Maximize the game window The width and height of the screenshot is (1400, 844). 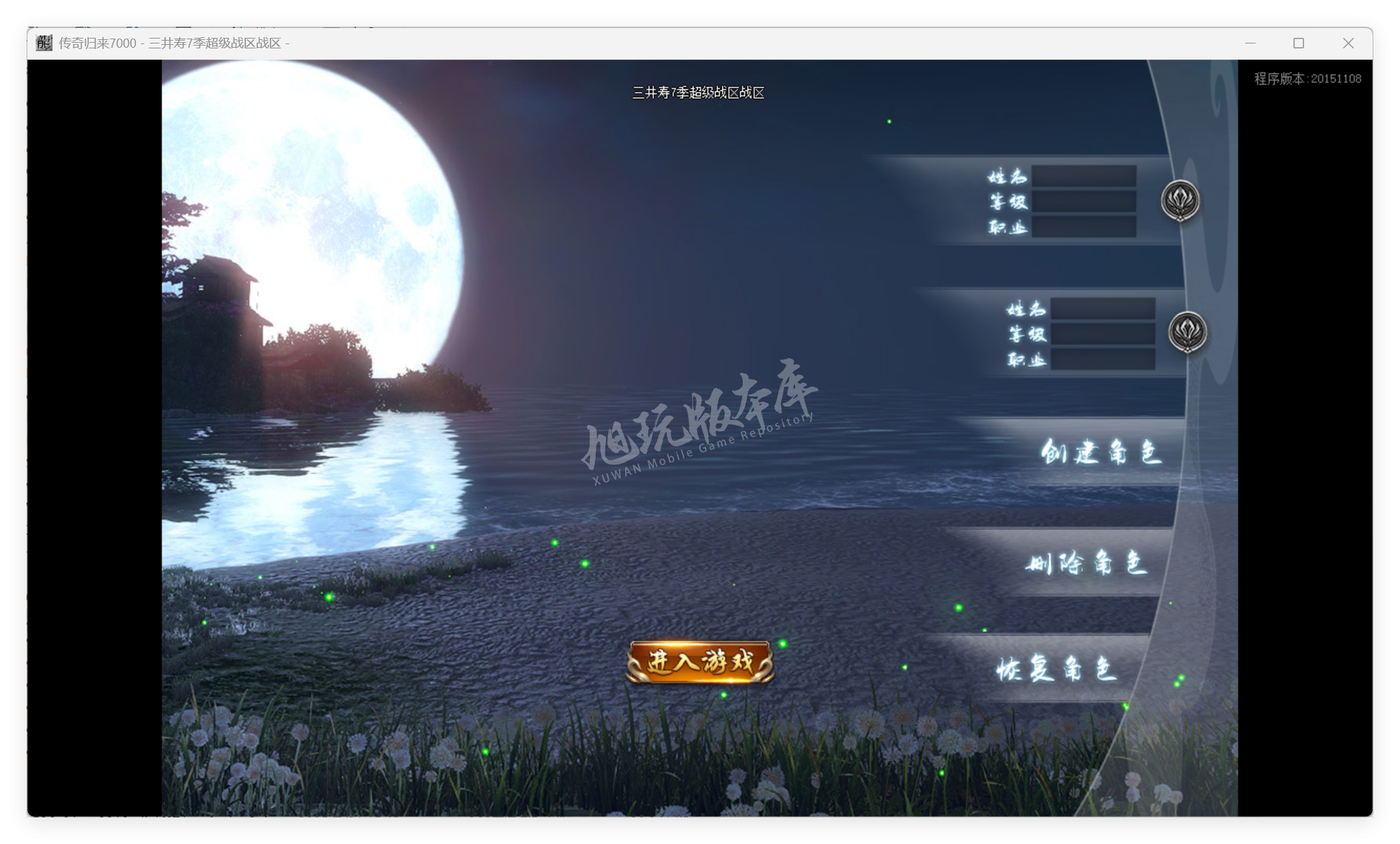point(1298,43)
